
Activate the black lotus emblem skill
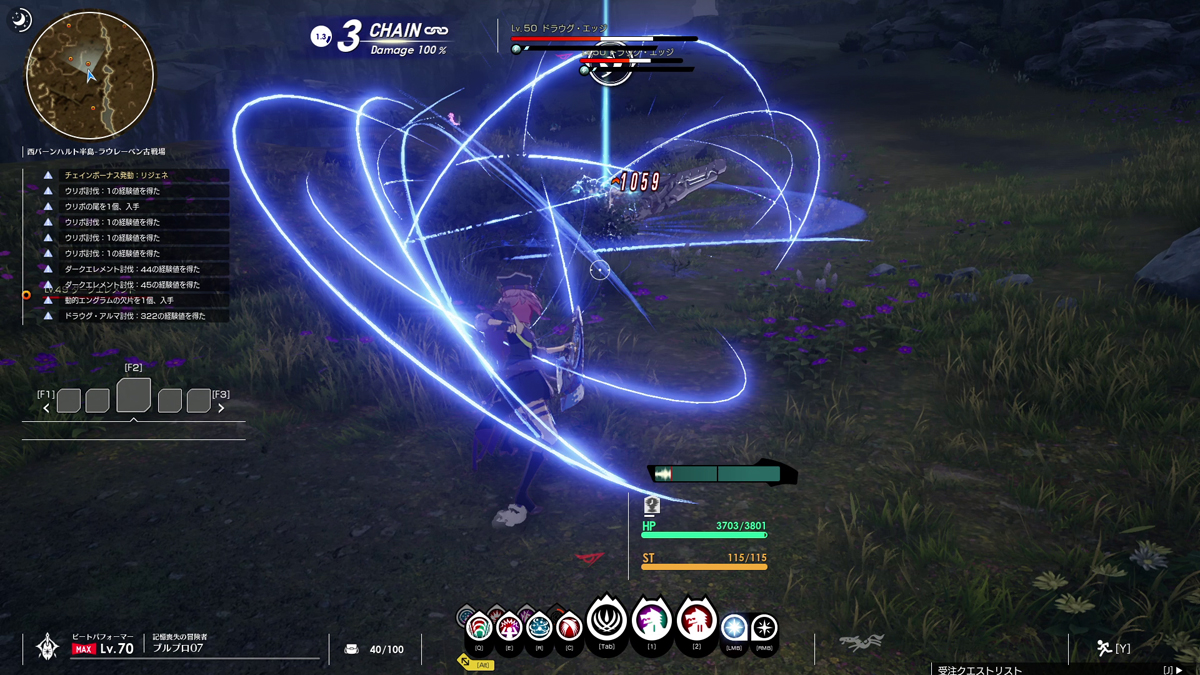pyautogui.click(x=606, y=621)
